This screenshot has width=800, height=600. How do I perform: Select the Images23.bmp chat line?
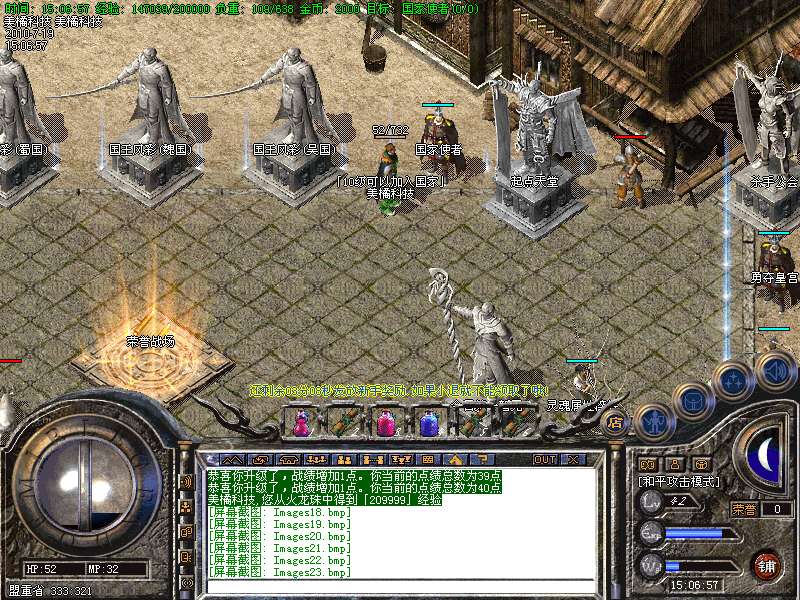[x=280, y=572]
